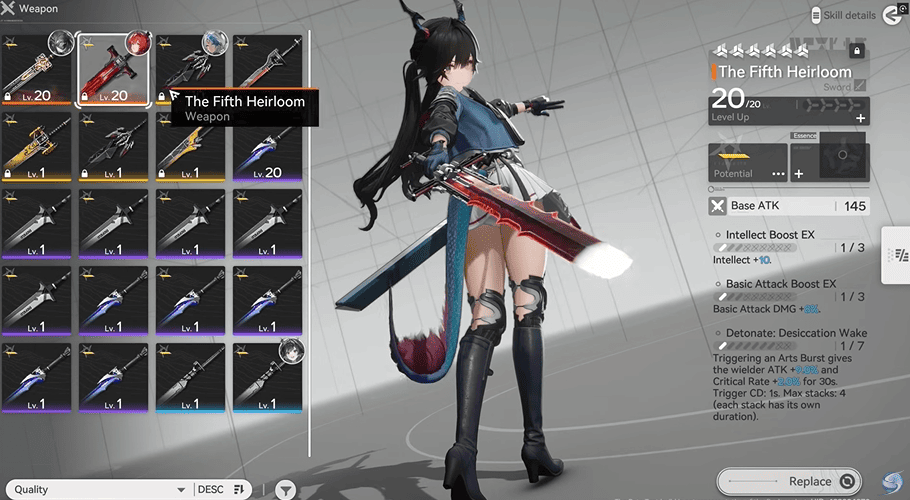Toggle the weapon lock icon
Viewport: 910px width, 500px height.
856,50
